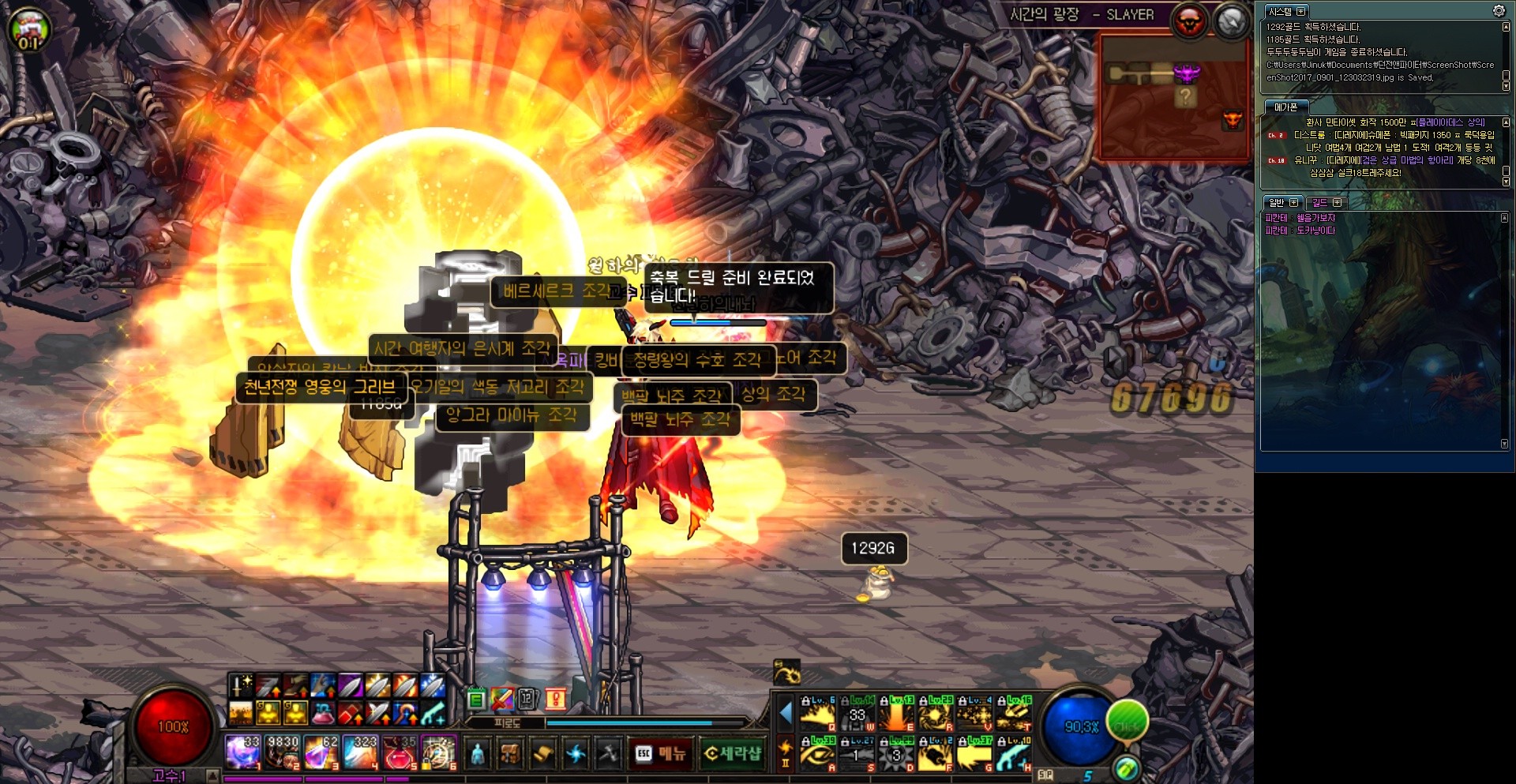Image resolution: width=1516 pixels, height=784 pixels.
Task: Activate the cyan gun skill on H
Action: pyautogui.click(x=1014, y=754)
